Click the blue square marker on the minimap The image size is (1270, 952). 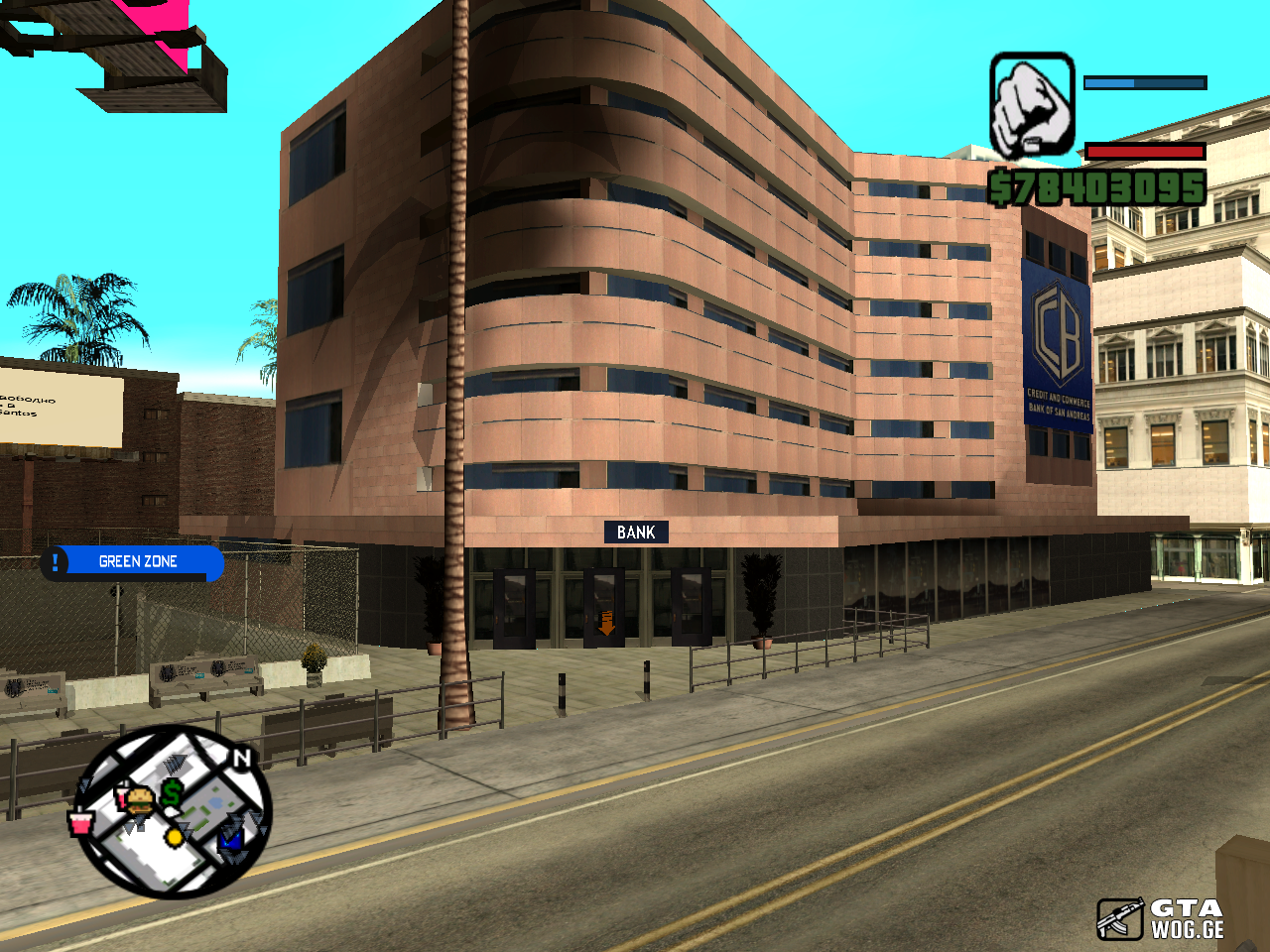(x=231, y=839)
